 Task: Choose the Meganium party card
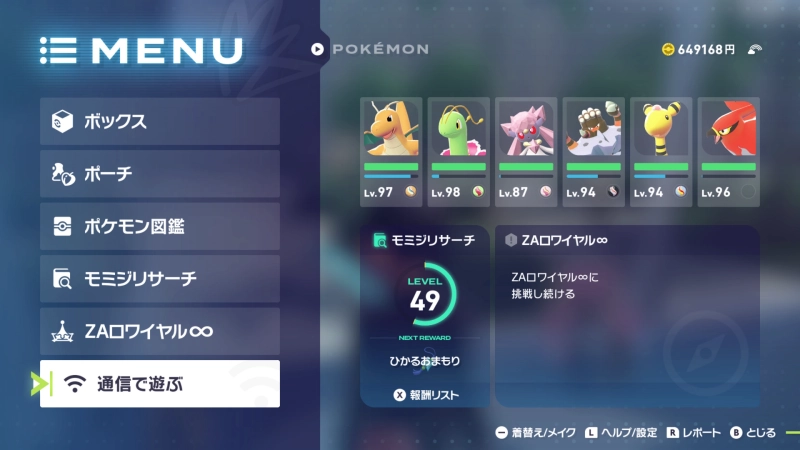(x=458, y=151)
